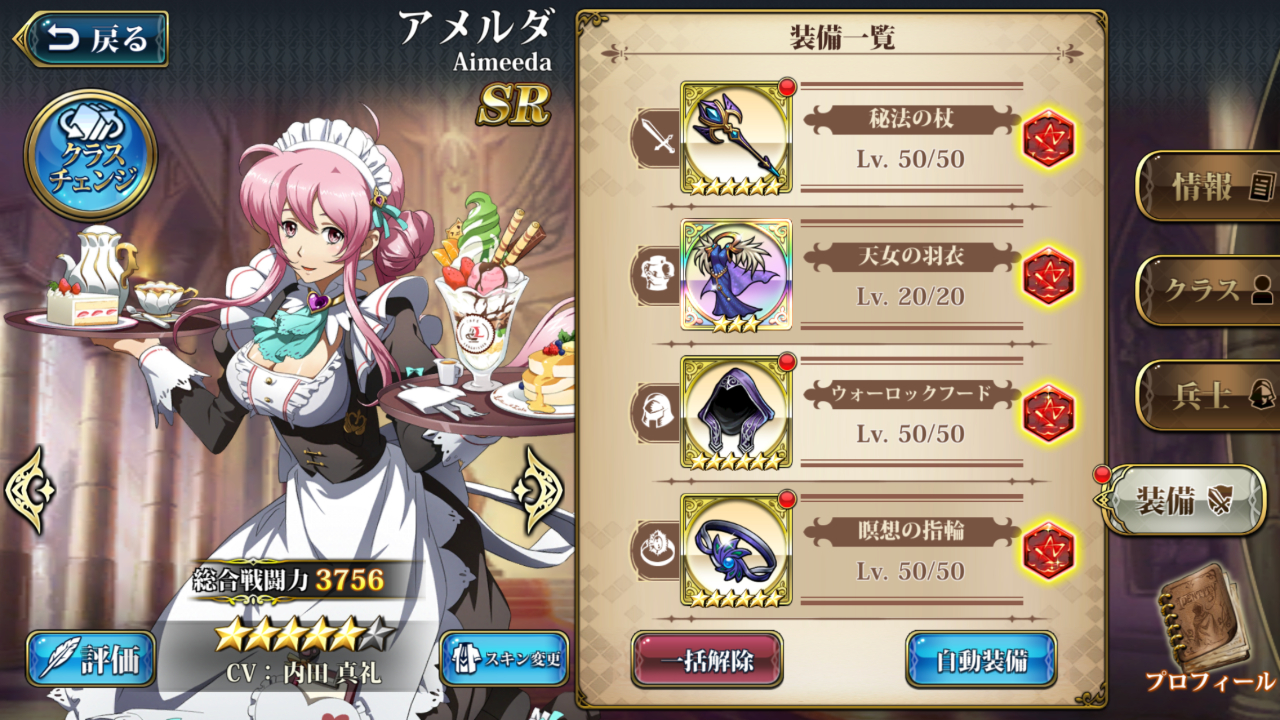Select the 装備 equipment tab
The width and height of the screenshot is (1280, 720).
point(1185,500)
